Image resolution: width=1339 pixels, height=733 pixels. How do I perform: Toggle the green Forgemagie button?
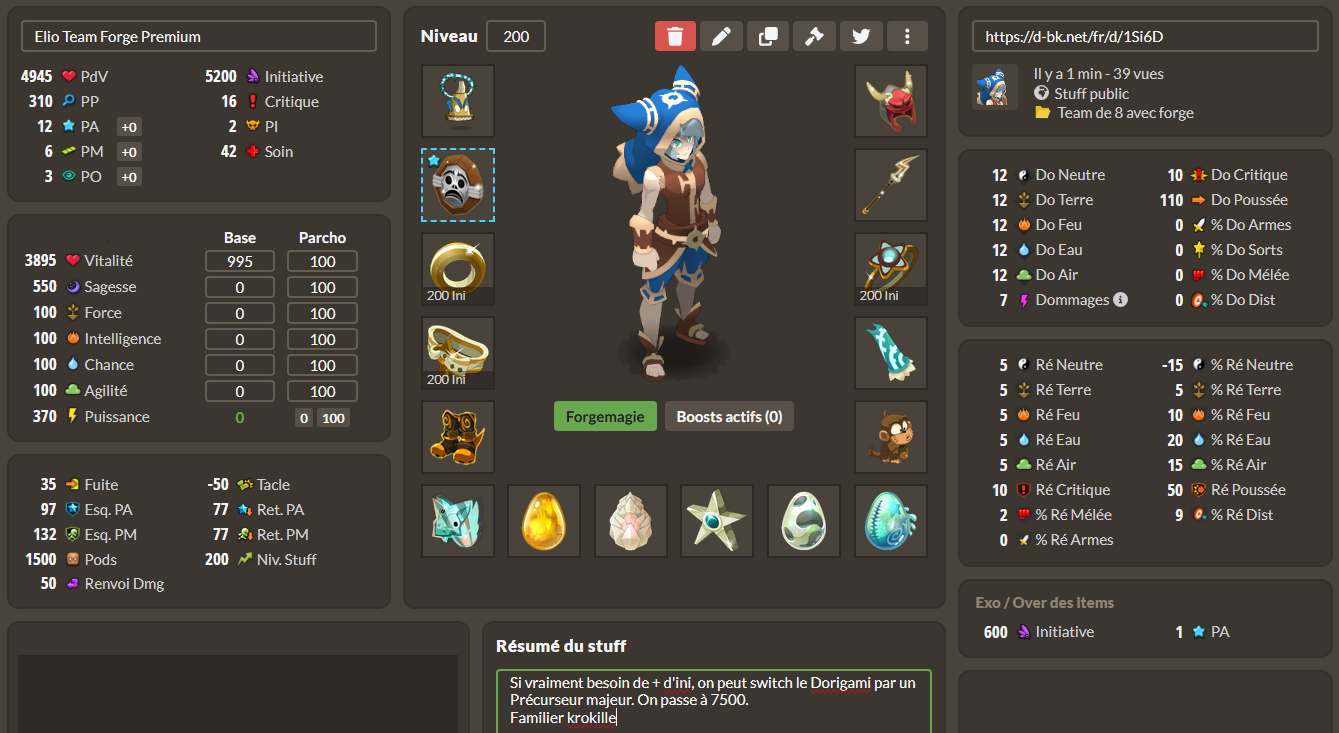point(605,416)
